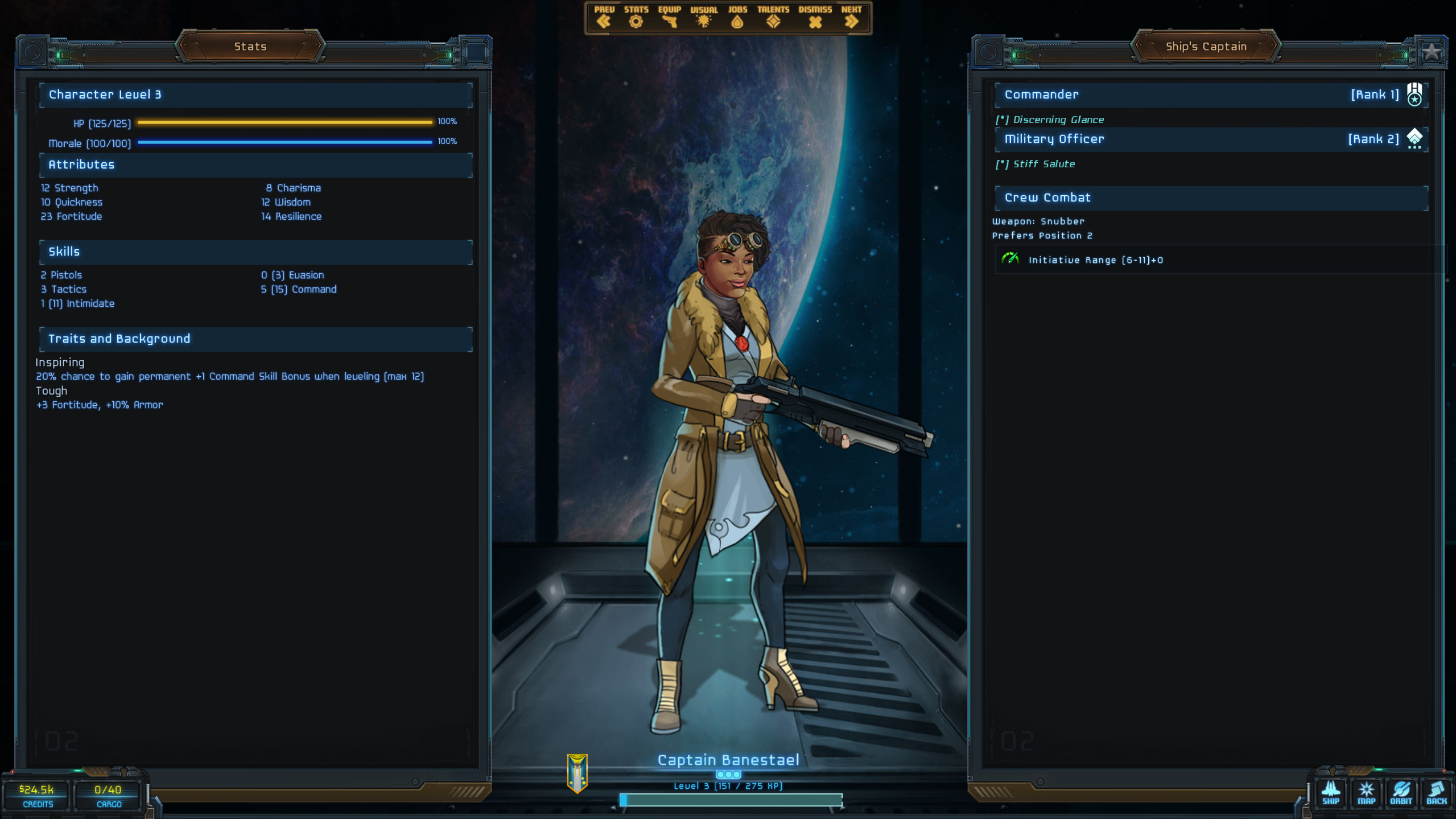Viewport: 1456px width, 819px height.
Task: Open the Ship screen
Action: 1330,793
